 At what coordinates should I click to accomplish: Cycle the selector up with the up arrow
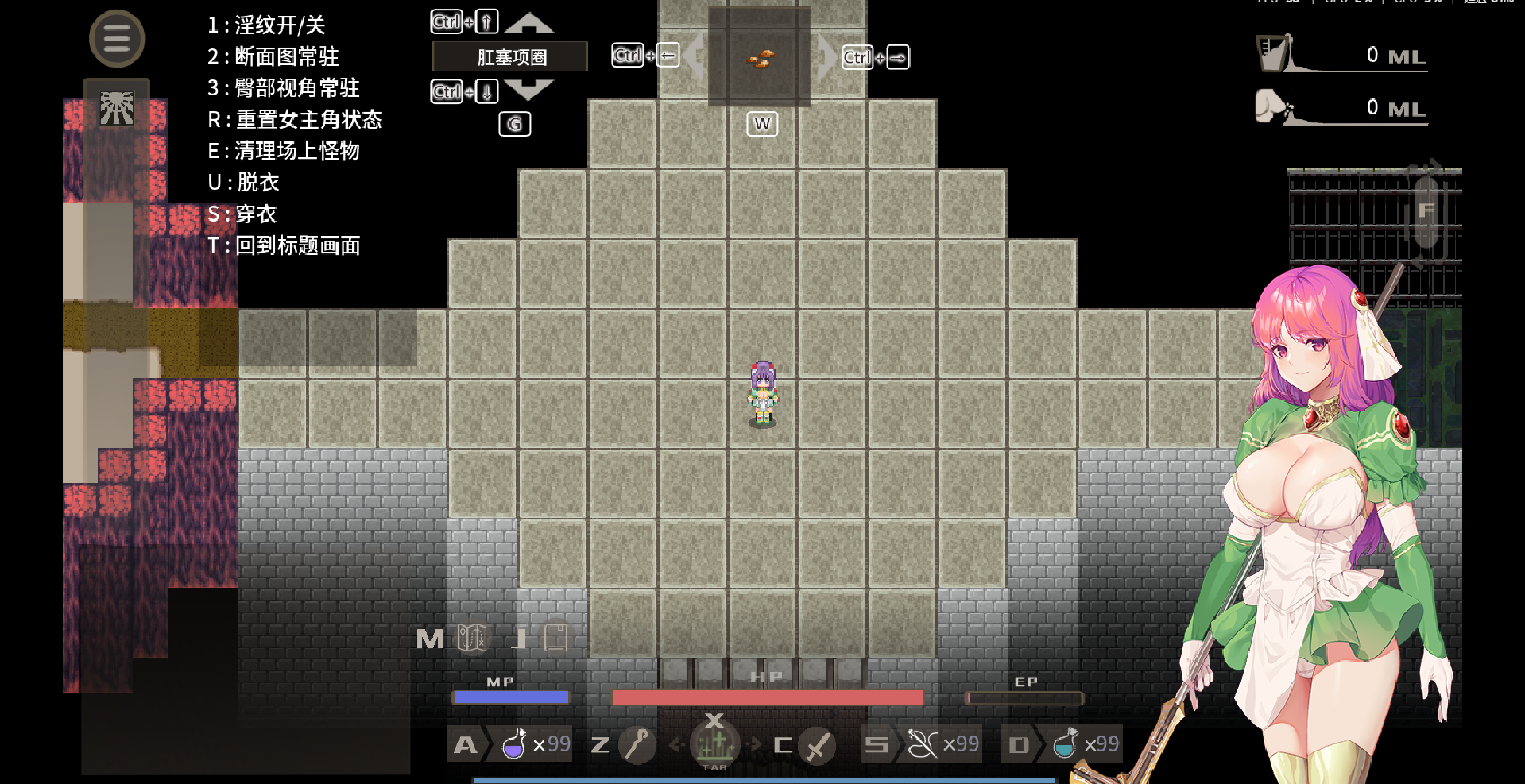coord(528,23)
